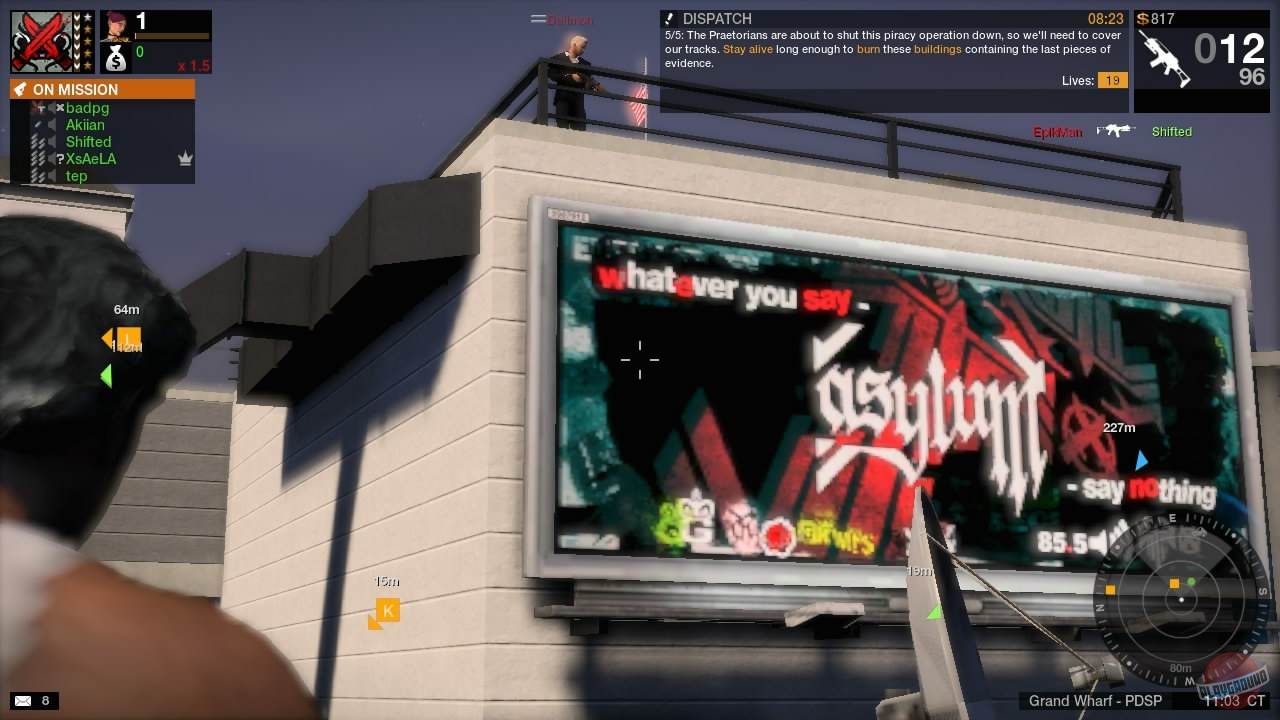Screen dimensions: 1280x720
Task: Toggle the crown icon beside XsAeLA
Action: coord(184,158)
